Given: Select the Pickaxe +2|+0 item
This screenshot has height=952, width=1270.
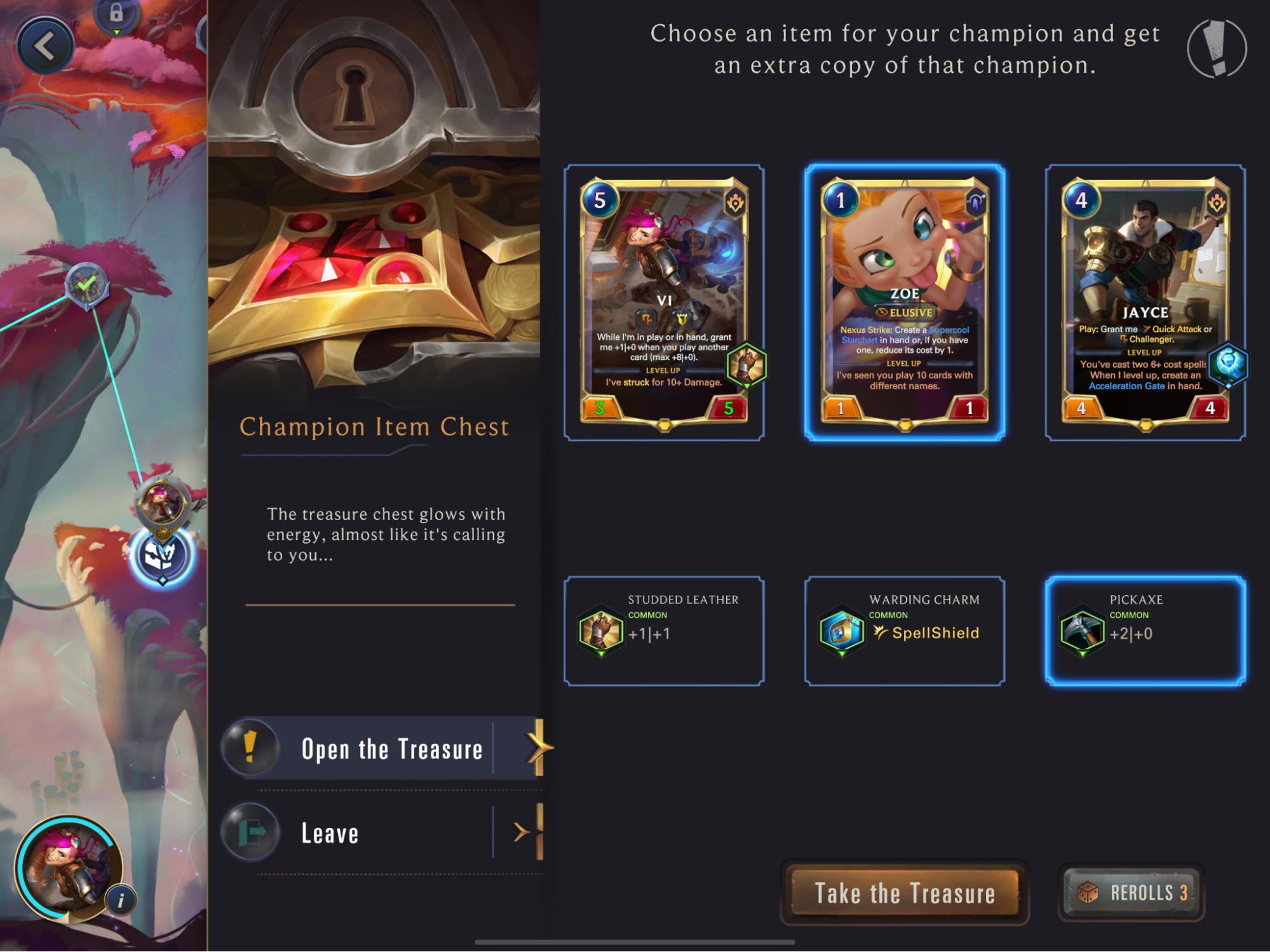Looking at the screenshot, I should click(1145, 631).
